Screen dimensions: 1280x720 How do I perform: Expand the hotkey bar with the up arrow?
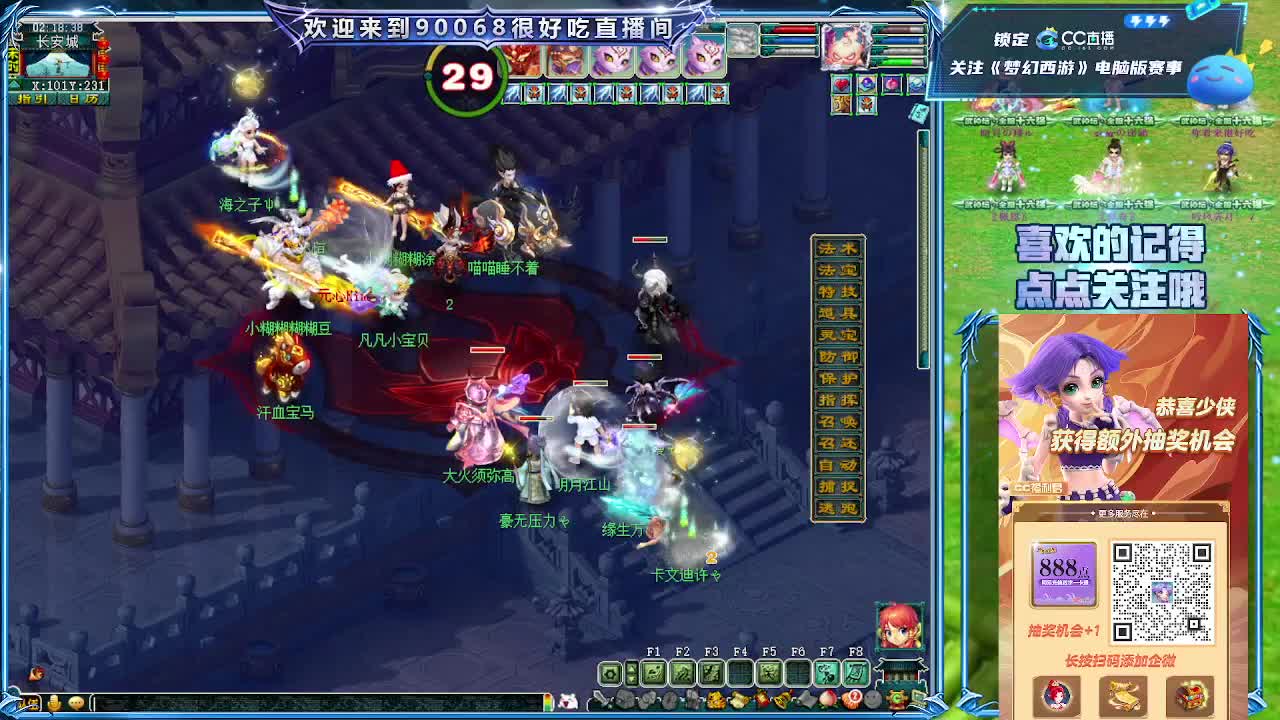pos(630,668)
